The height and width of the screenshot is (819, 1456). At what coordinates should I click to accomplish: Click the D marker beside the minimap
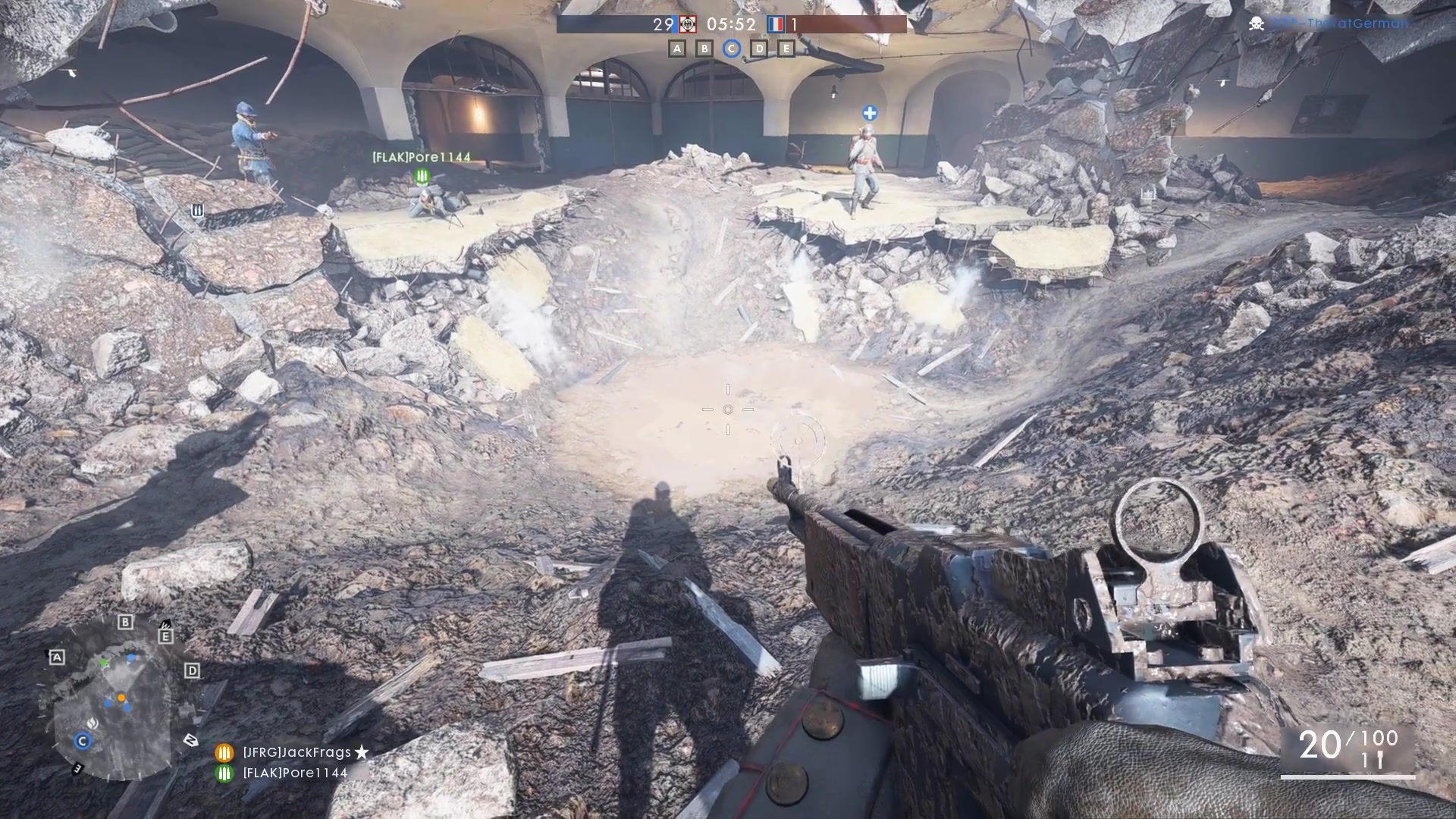click(x=192, y=670)
